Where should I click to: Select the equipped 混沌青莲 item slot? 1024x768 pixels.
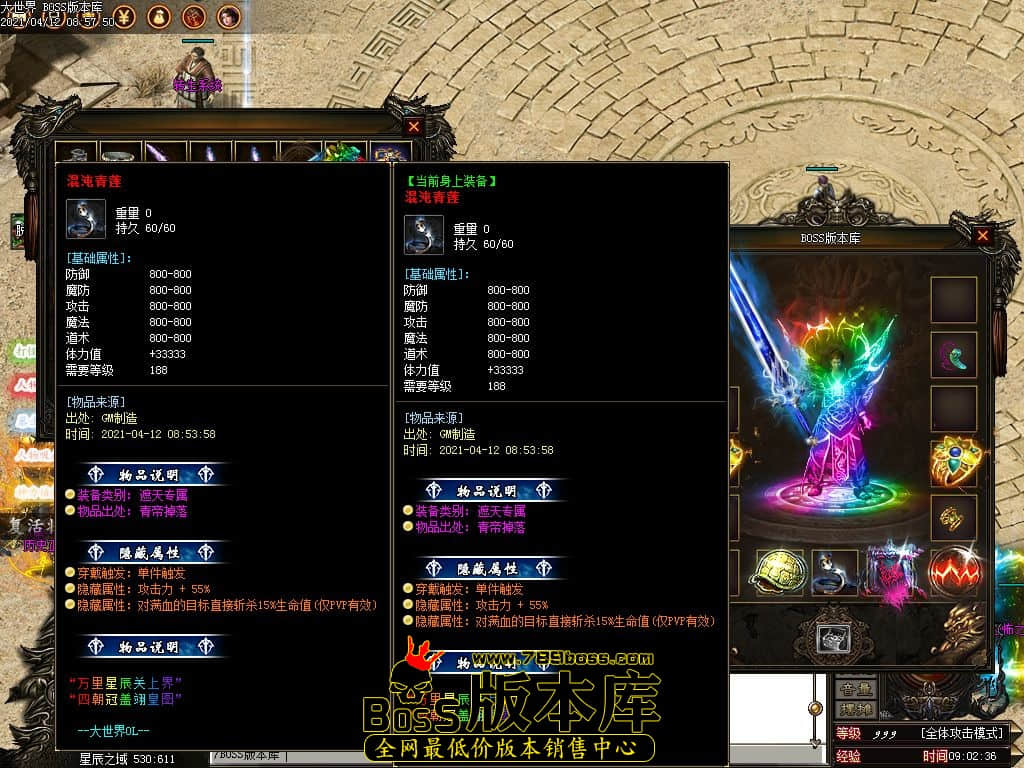point(834,573)
